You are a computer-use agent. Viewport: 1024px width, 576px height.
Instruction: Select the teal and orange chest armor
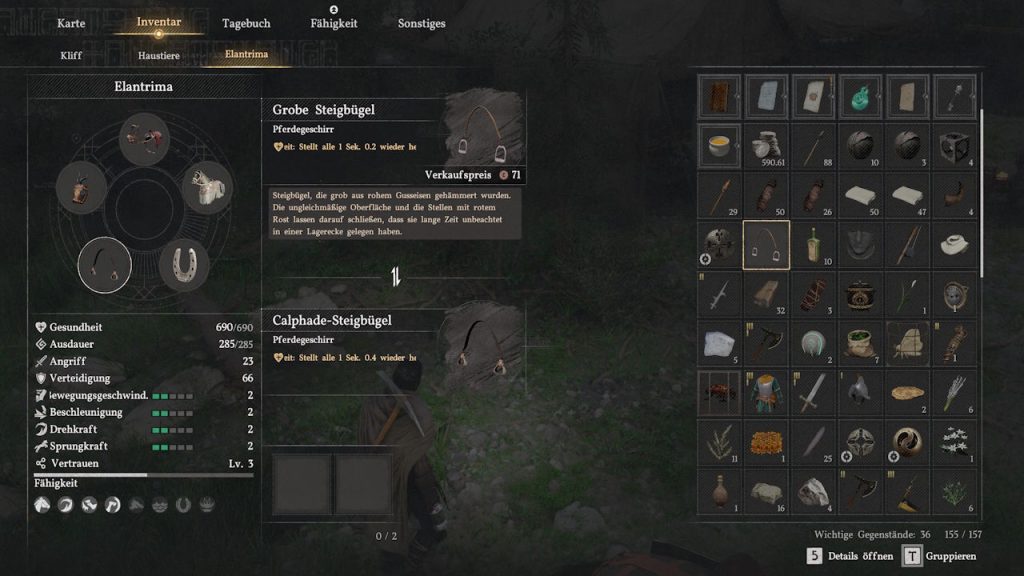[766, 392]
